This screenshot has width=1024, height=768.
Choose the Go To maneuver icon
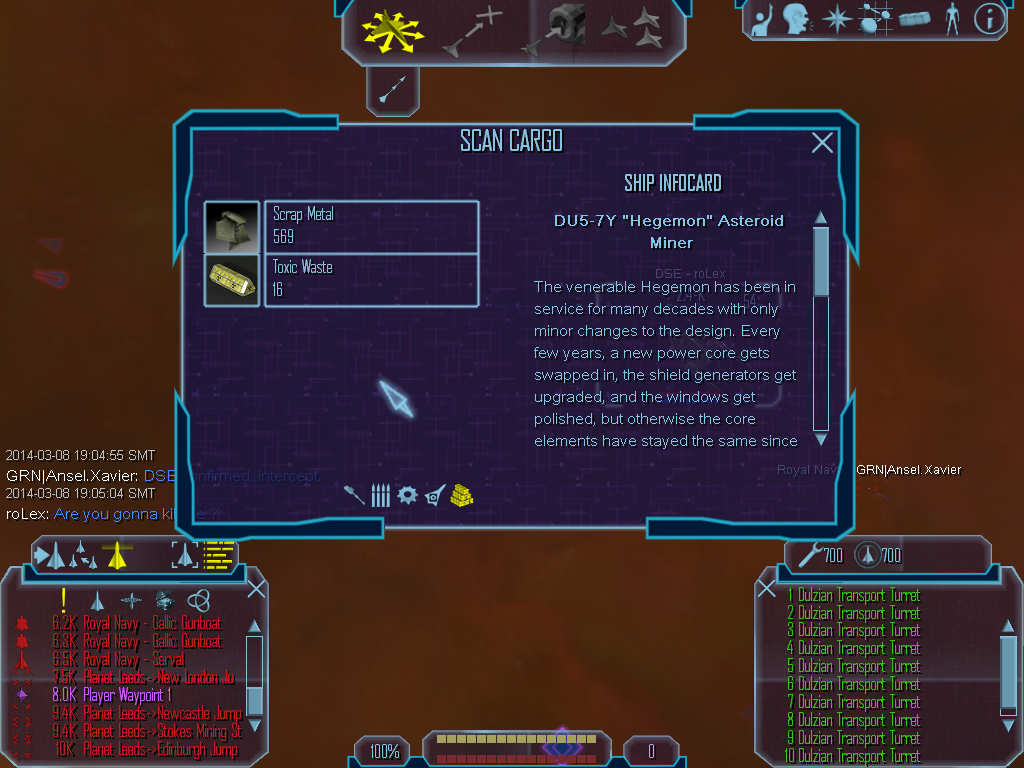471,30
